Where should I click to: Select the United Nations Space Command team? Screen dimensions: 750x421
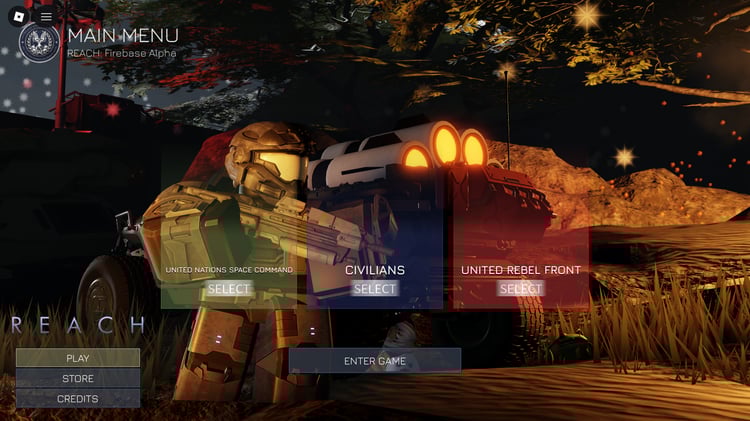point(229,289)
